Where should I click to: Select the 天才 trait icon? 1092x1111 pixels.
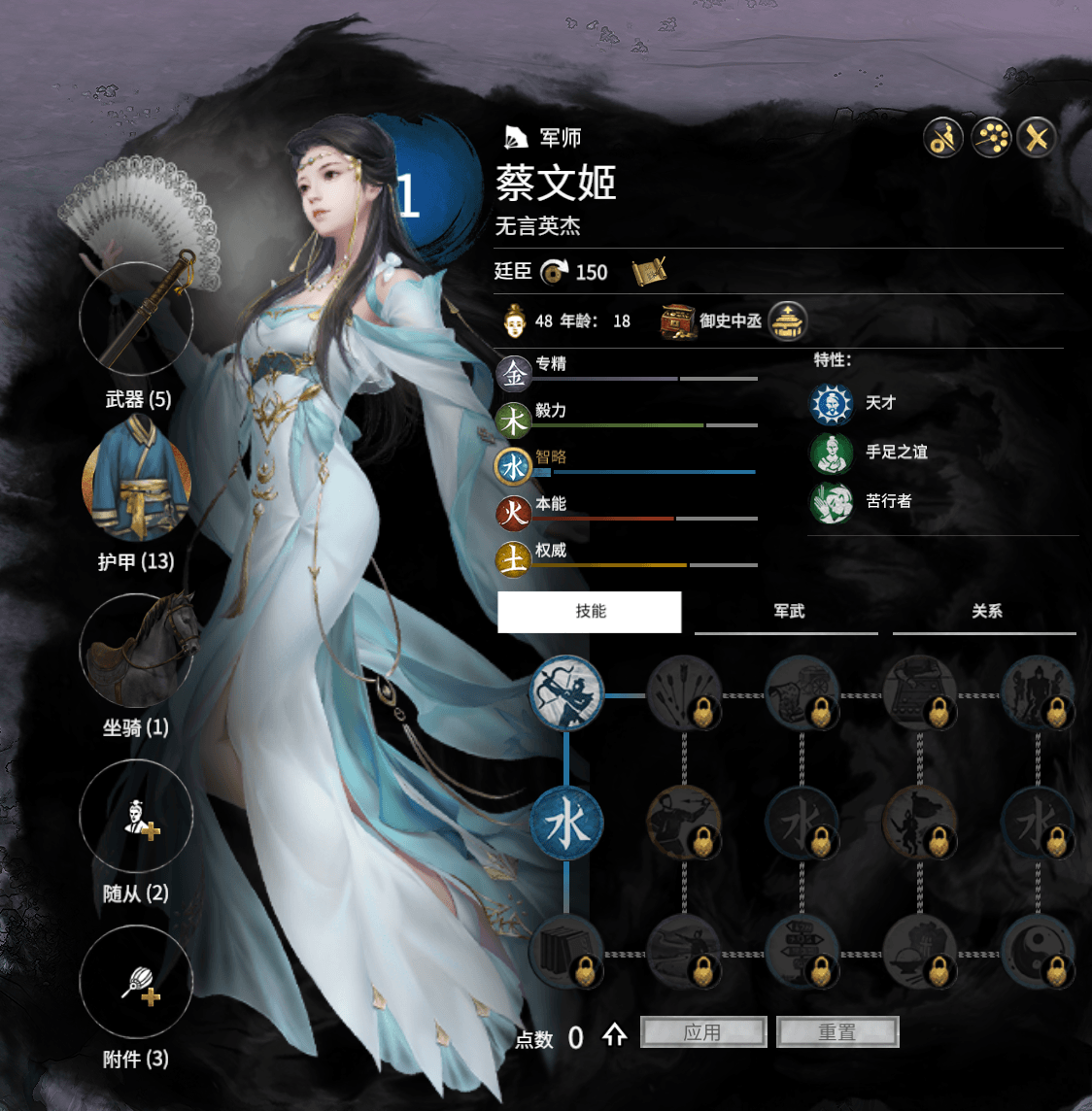(x=832, y=403)
